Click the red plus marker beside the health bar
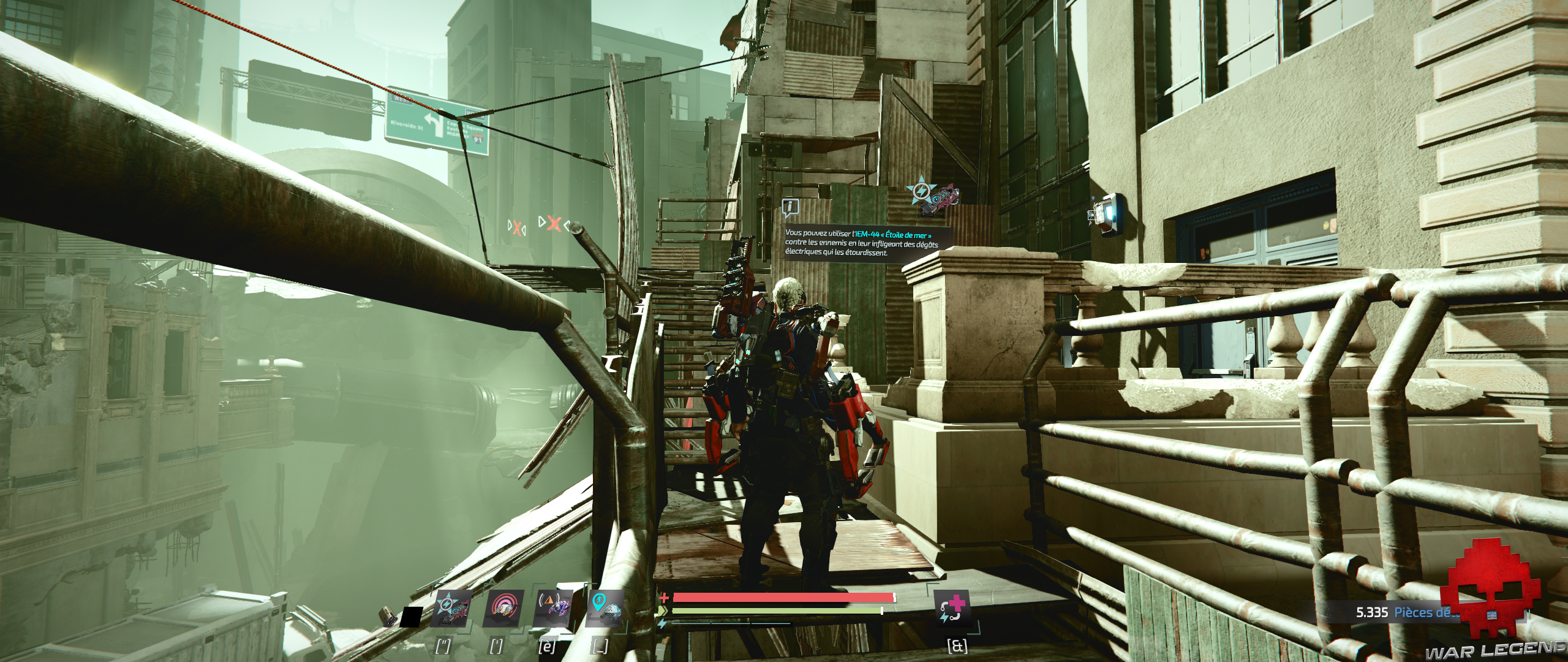Image resolution: width=1568 pixels, height=662 pixels. click(663, 598)
